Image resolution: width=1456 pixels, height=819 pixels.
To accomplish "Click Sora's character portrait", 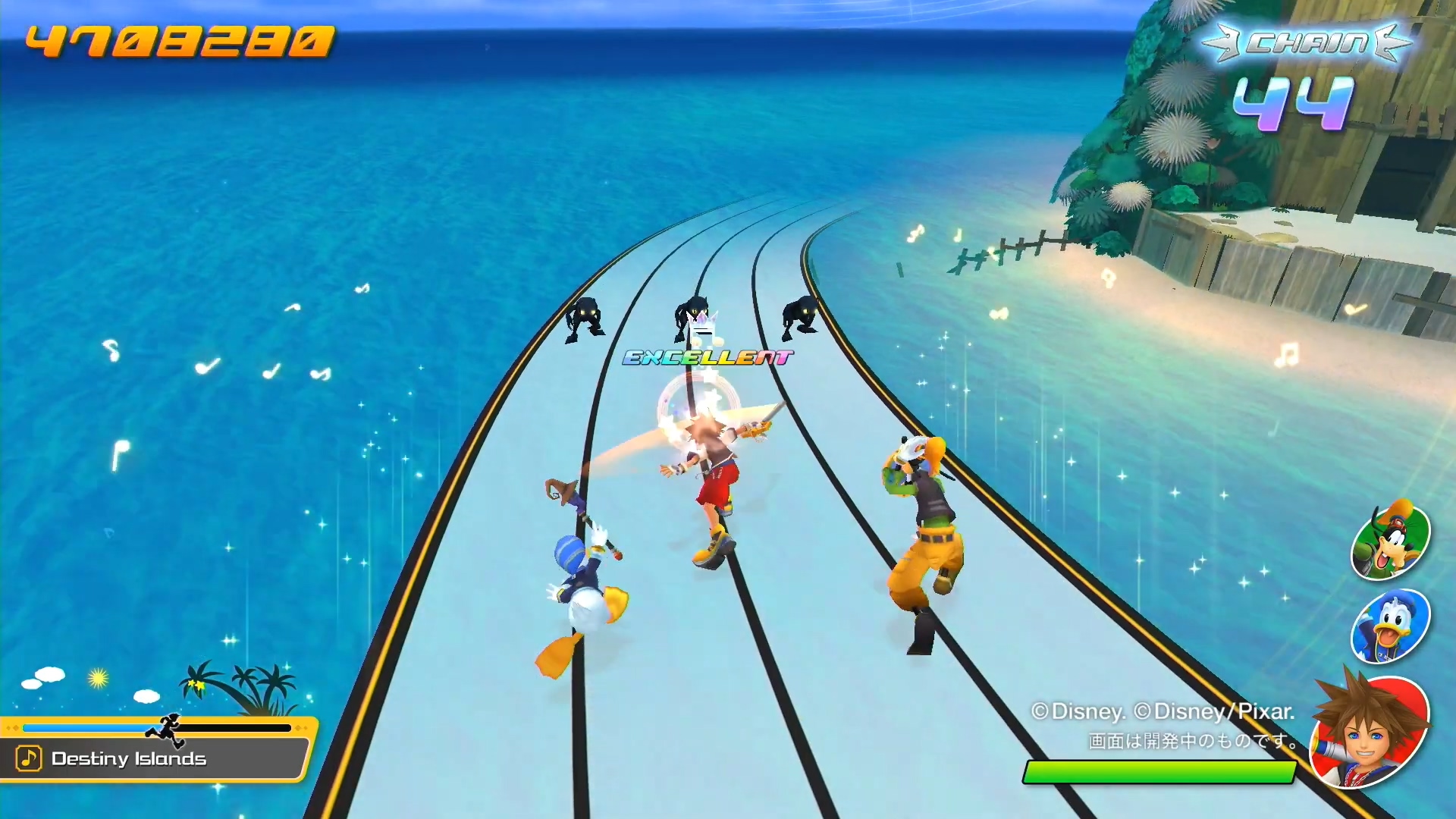I will point(1370,730).
